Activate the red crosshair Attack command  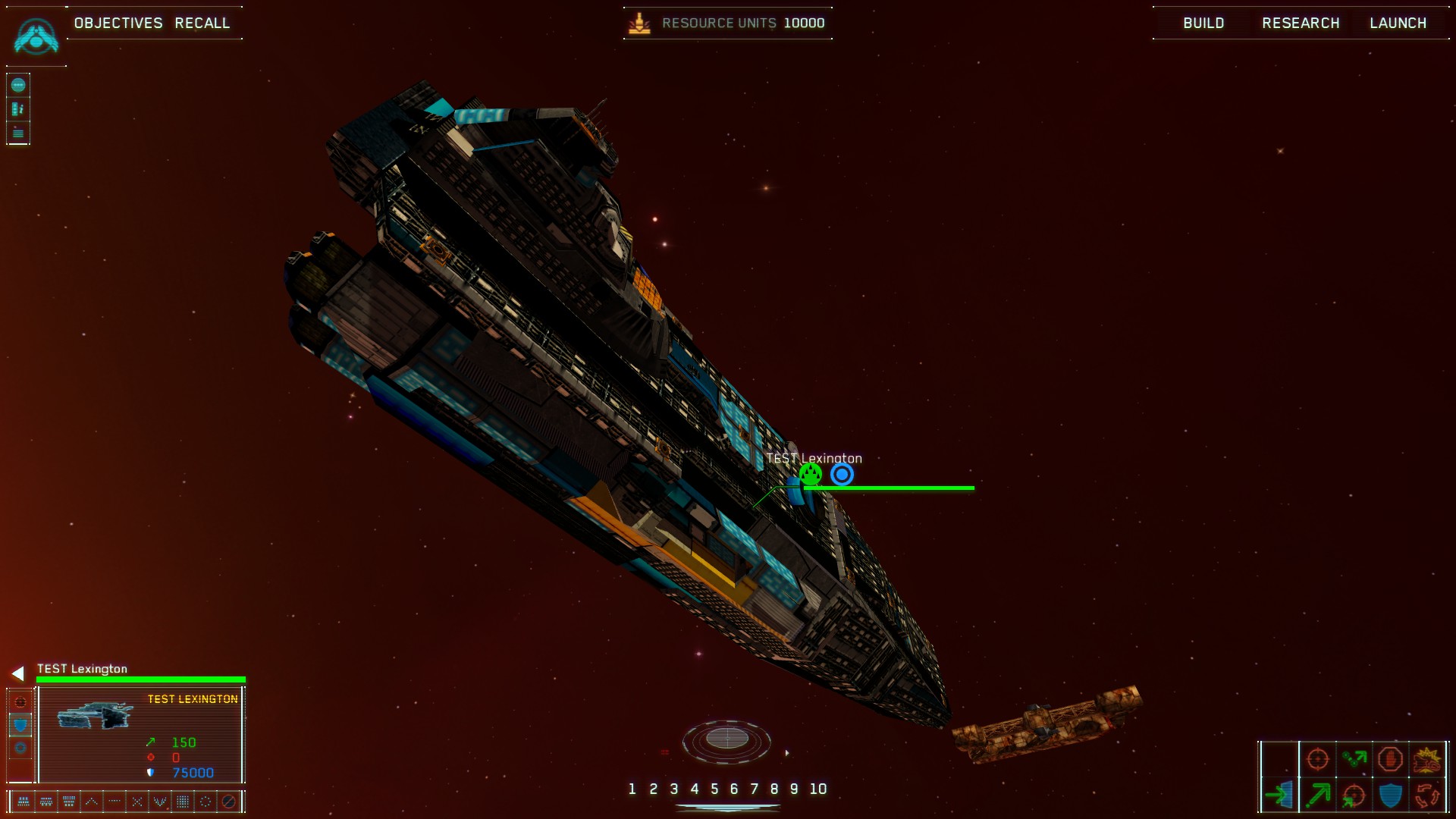[x=1318, y=758]
